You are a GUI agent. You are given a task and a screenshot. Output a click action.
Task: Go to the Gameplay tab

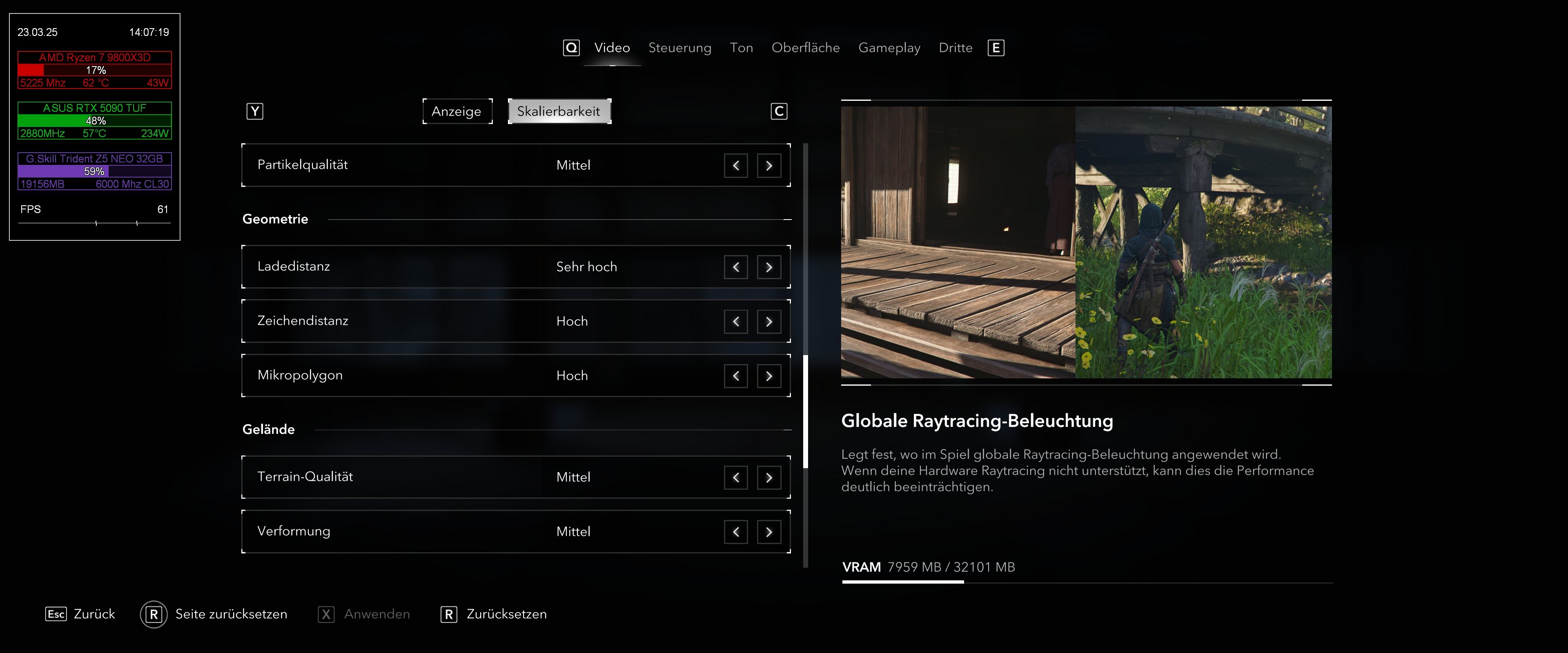tap(889, 47)
